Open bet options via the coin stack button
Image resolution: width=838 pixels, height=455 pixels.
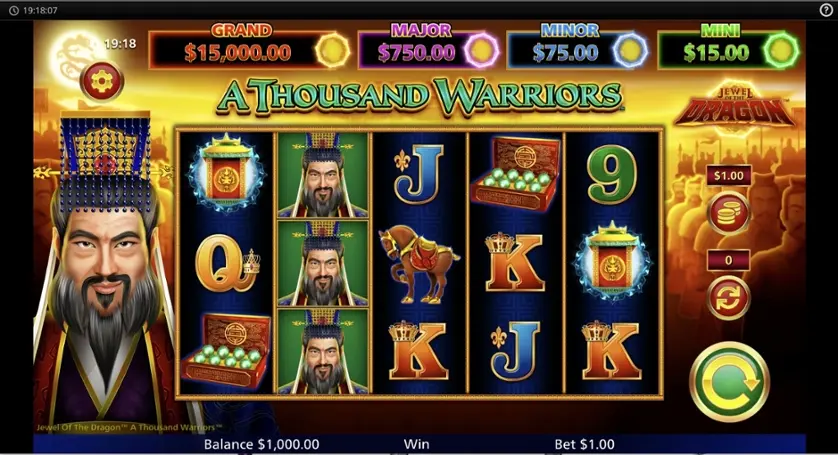tap(728, 213)
